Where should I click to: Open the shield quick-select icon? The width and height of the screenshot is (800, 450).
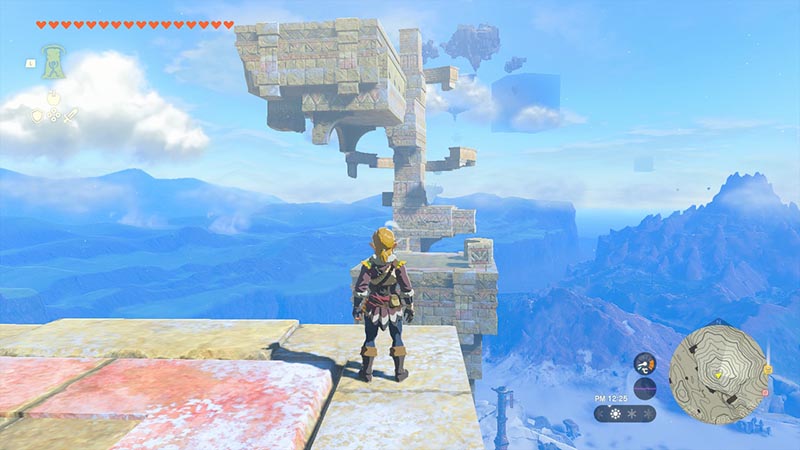[37, 116]
